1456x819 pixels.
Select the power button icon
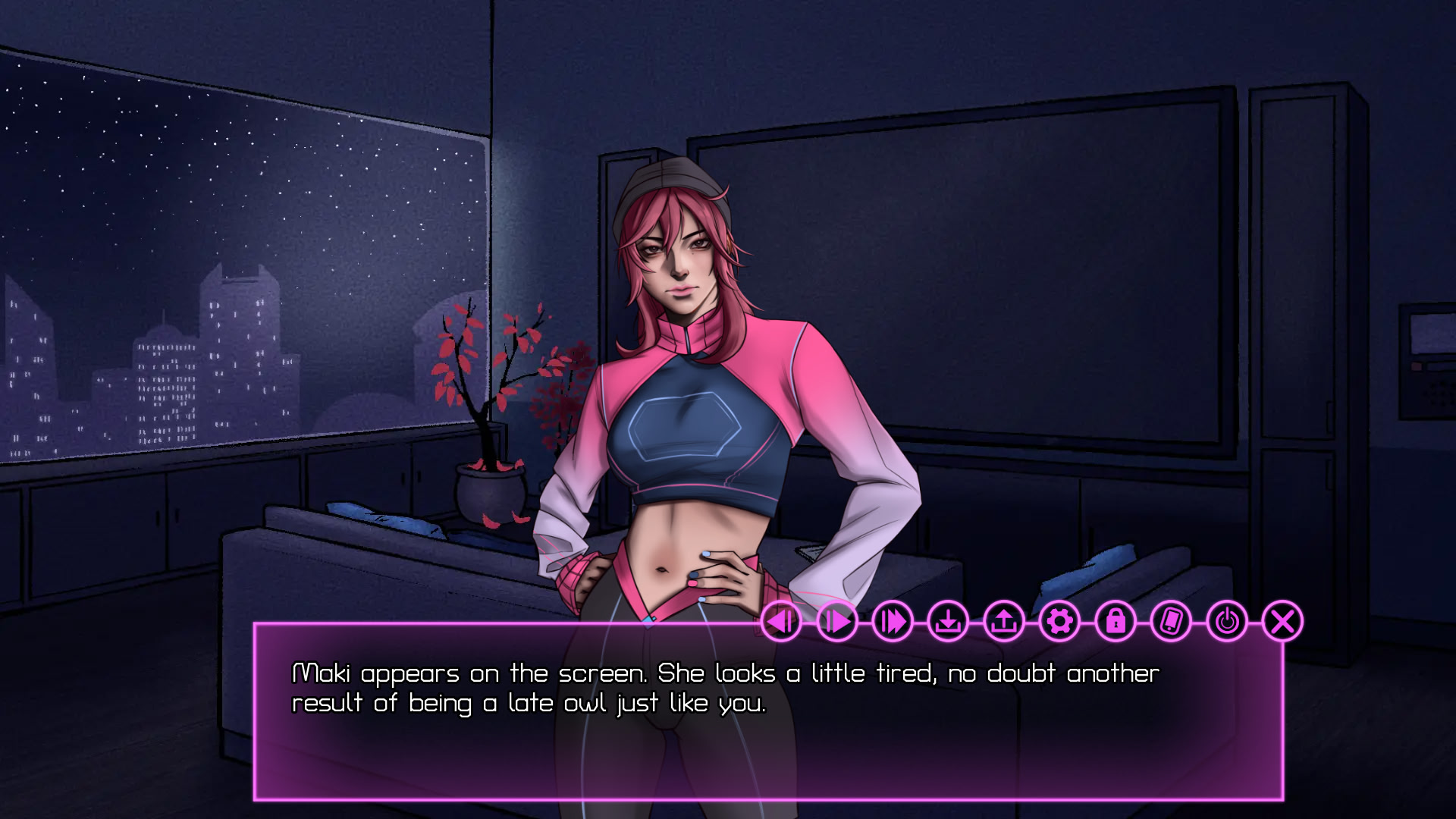(x=1227, y=622)
